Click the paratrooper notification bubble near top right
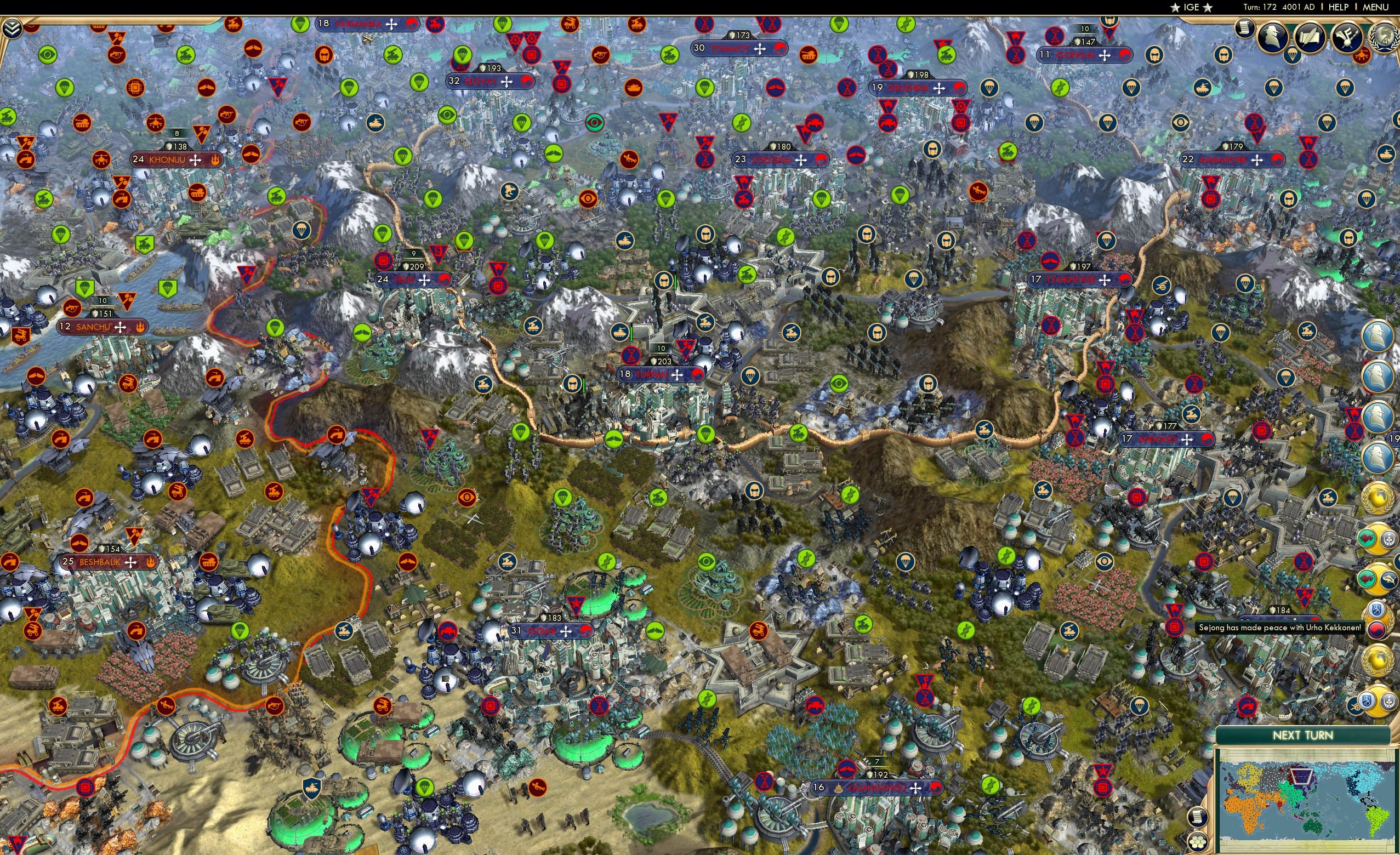Image resolution: width=1400 pixels, height=855 pixels. 1291,56
